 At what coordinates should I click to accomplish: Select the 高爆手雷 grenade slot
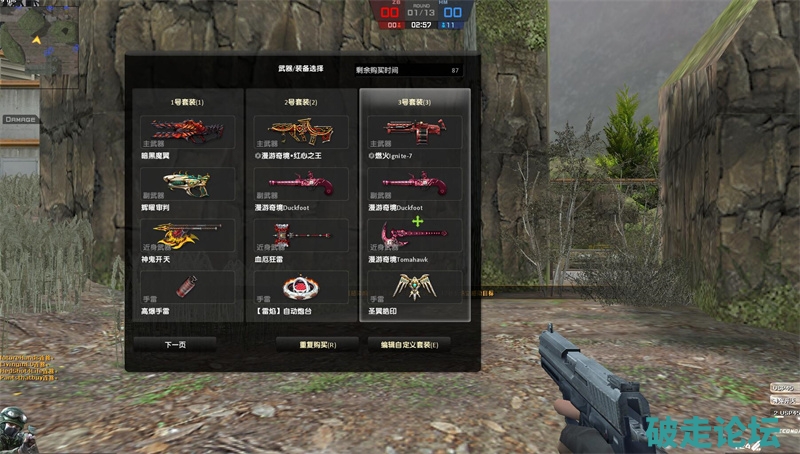click(x=187, y=286)
